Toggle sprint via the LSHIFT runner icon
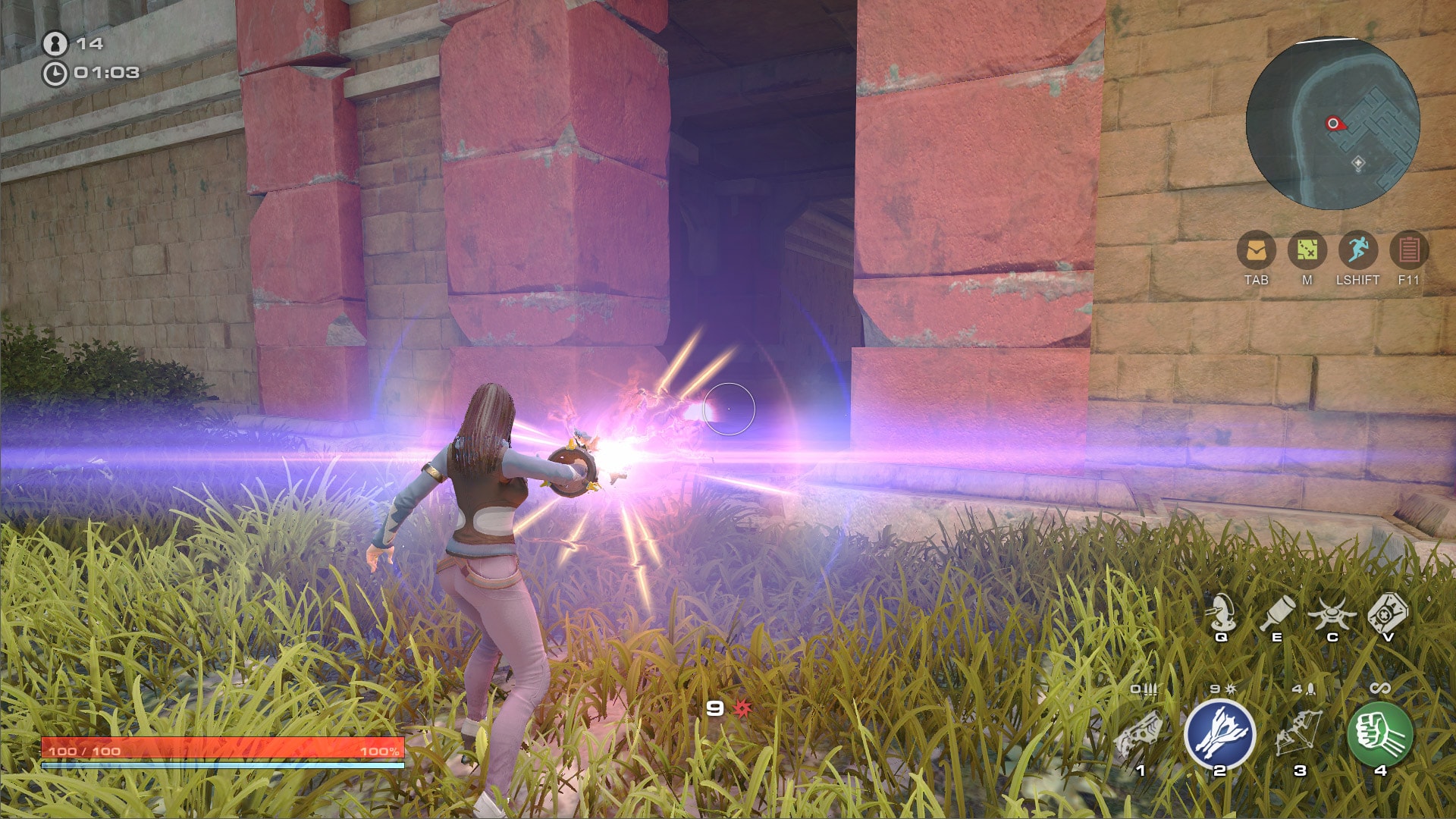Screen dimensions: 1456x819 pyautogui.click(x=1357, y=250)
